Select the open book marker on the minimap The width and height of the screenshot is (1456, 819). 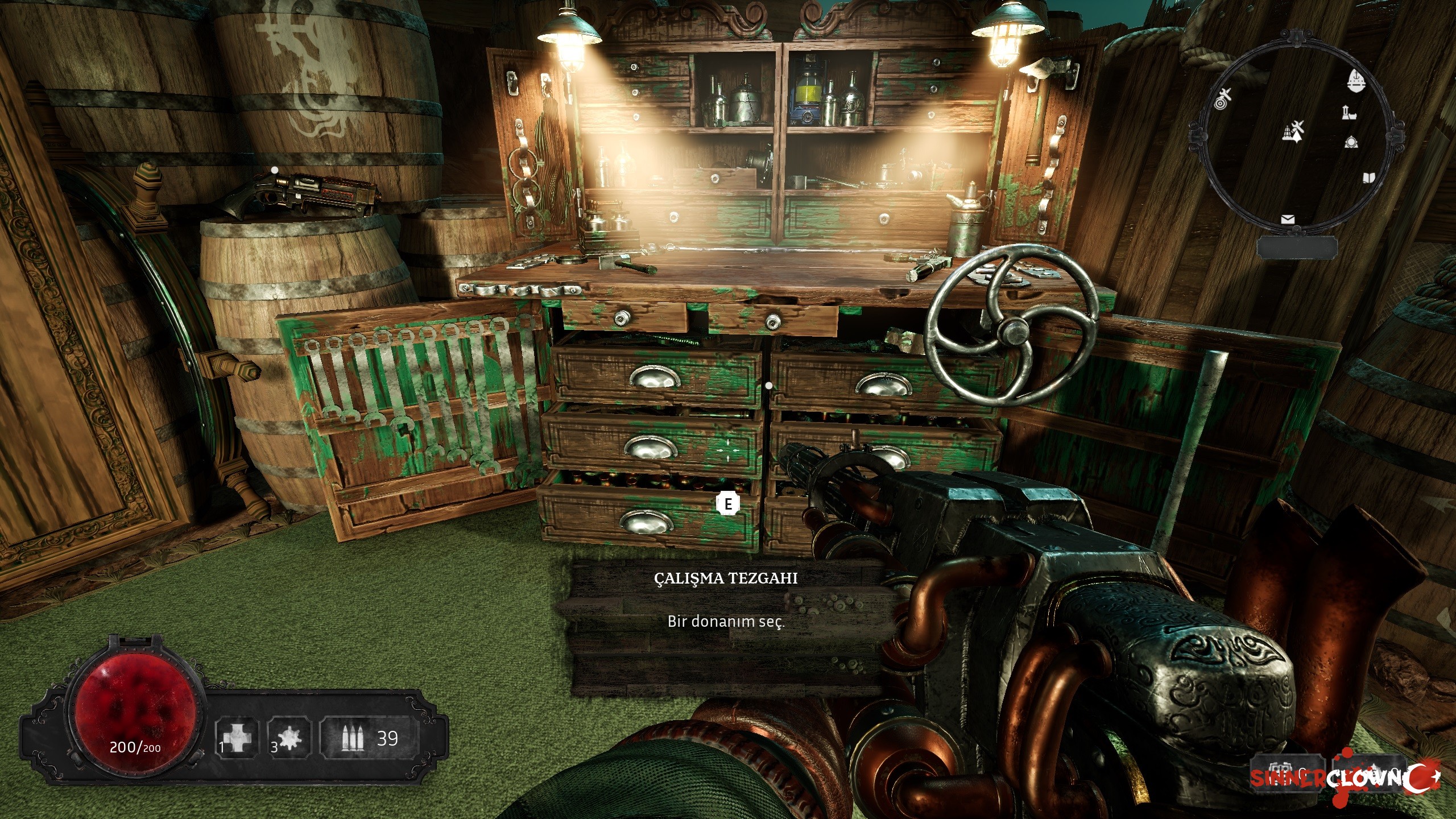pyautogui.click(x=1368, y=178)
